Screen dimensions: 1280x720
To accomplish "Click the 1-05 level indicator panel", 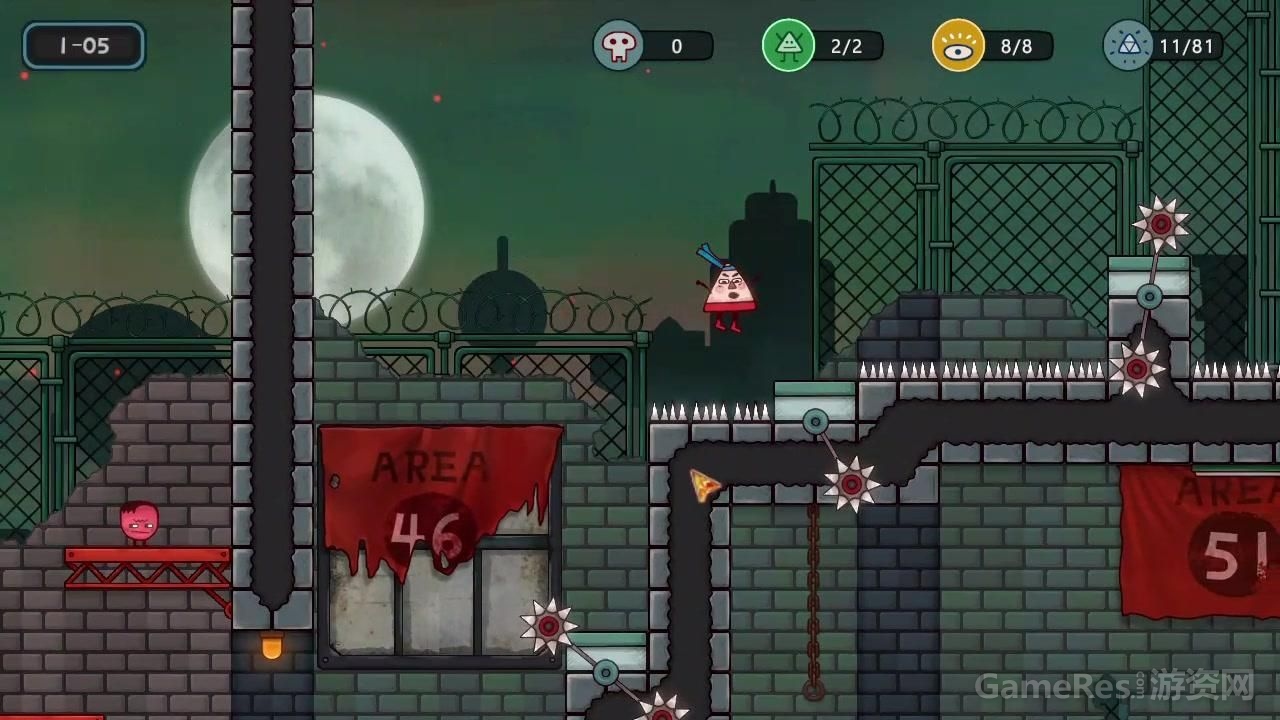I will [x=84, y=46].
